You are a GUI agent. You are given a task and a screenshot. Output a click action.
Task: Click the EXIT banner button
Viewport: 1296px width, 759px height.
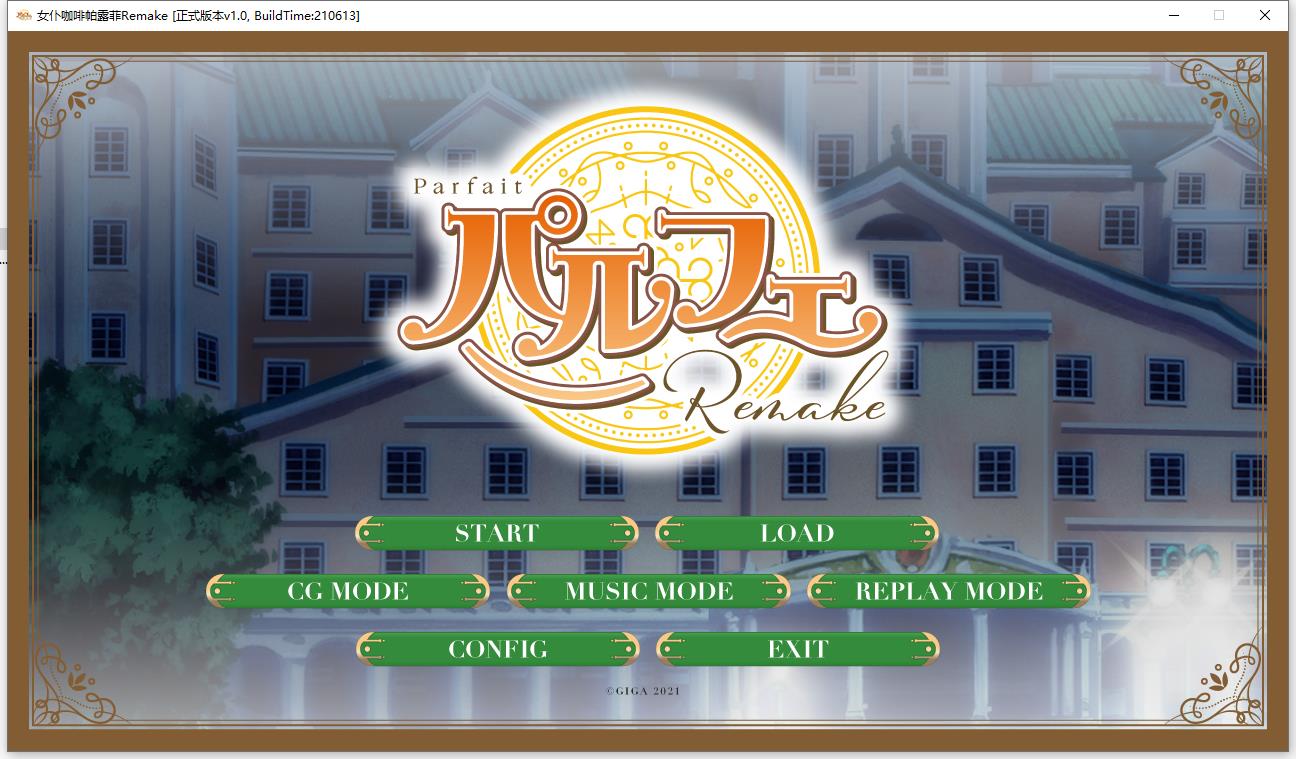point(797,648)
